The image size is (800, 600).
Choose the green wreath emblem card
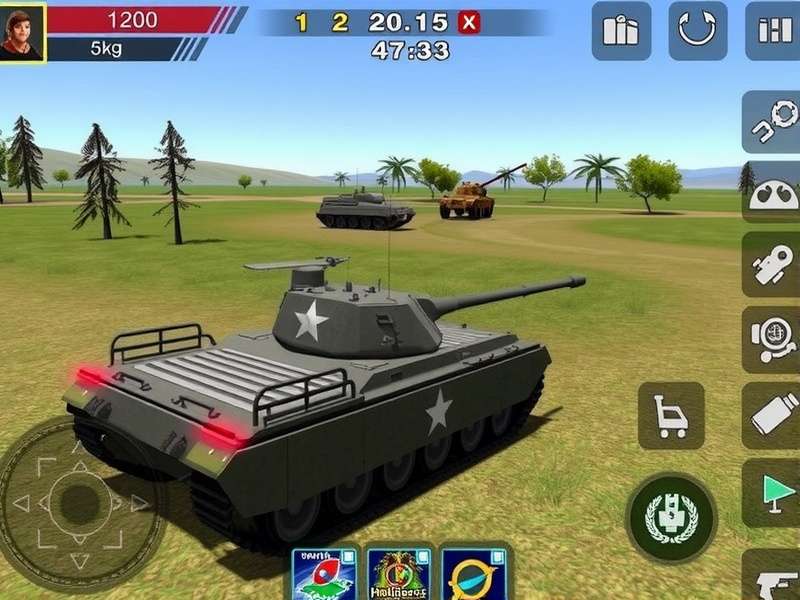[399, 575]
